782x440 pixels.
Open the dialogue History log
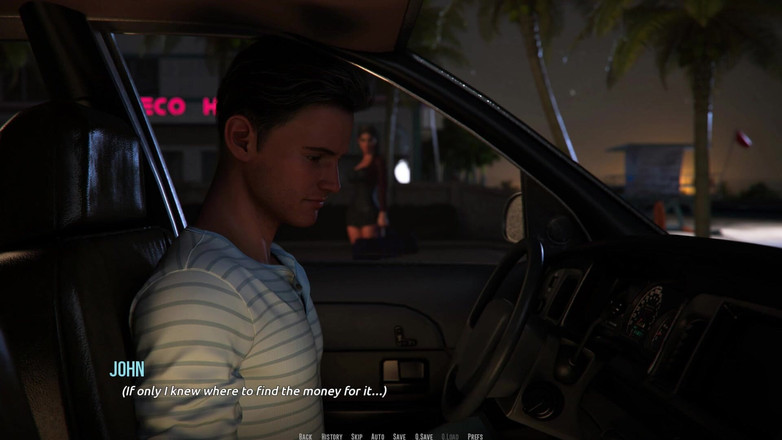click(x=332, y=436)
